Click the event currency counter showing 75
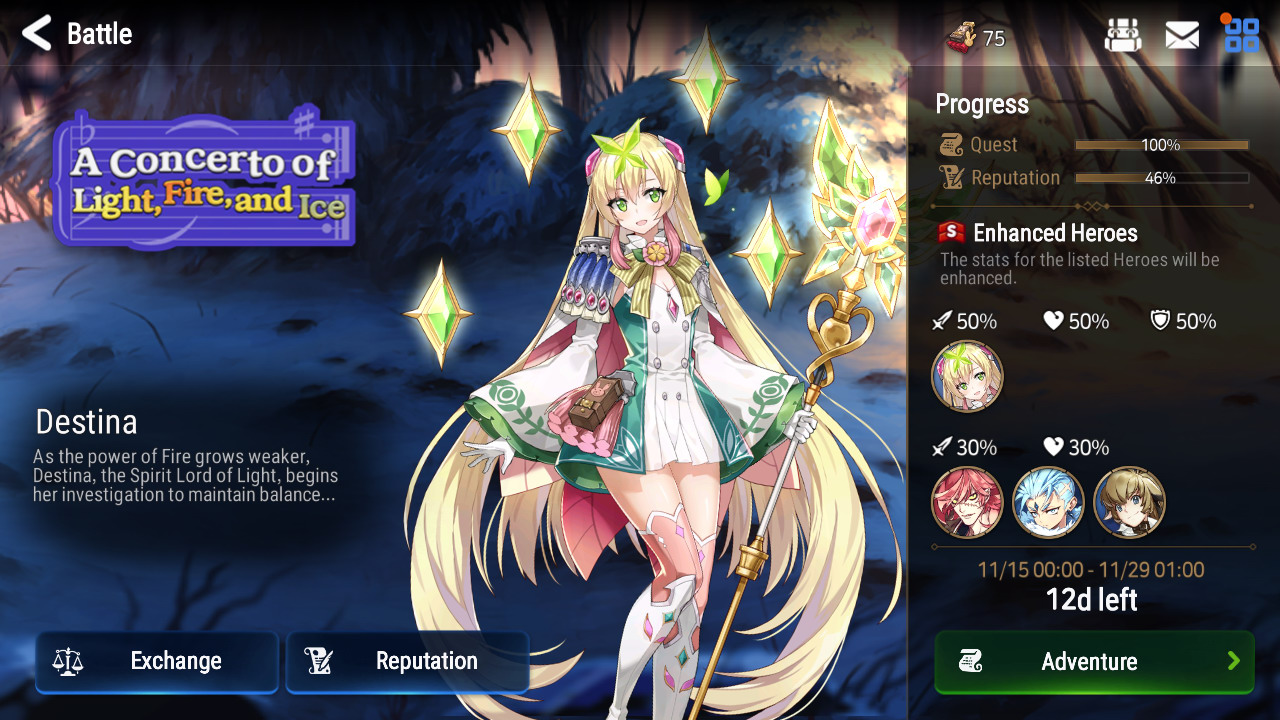This screenshot has width=1280, height=720. (976, 38)
